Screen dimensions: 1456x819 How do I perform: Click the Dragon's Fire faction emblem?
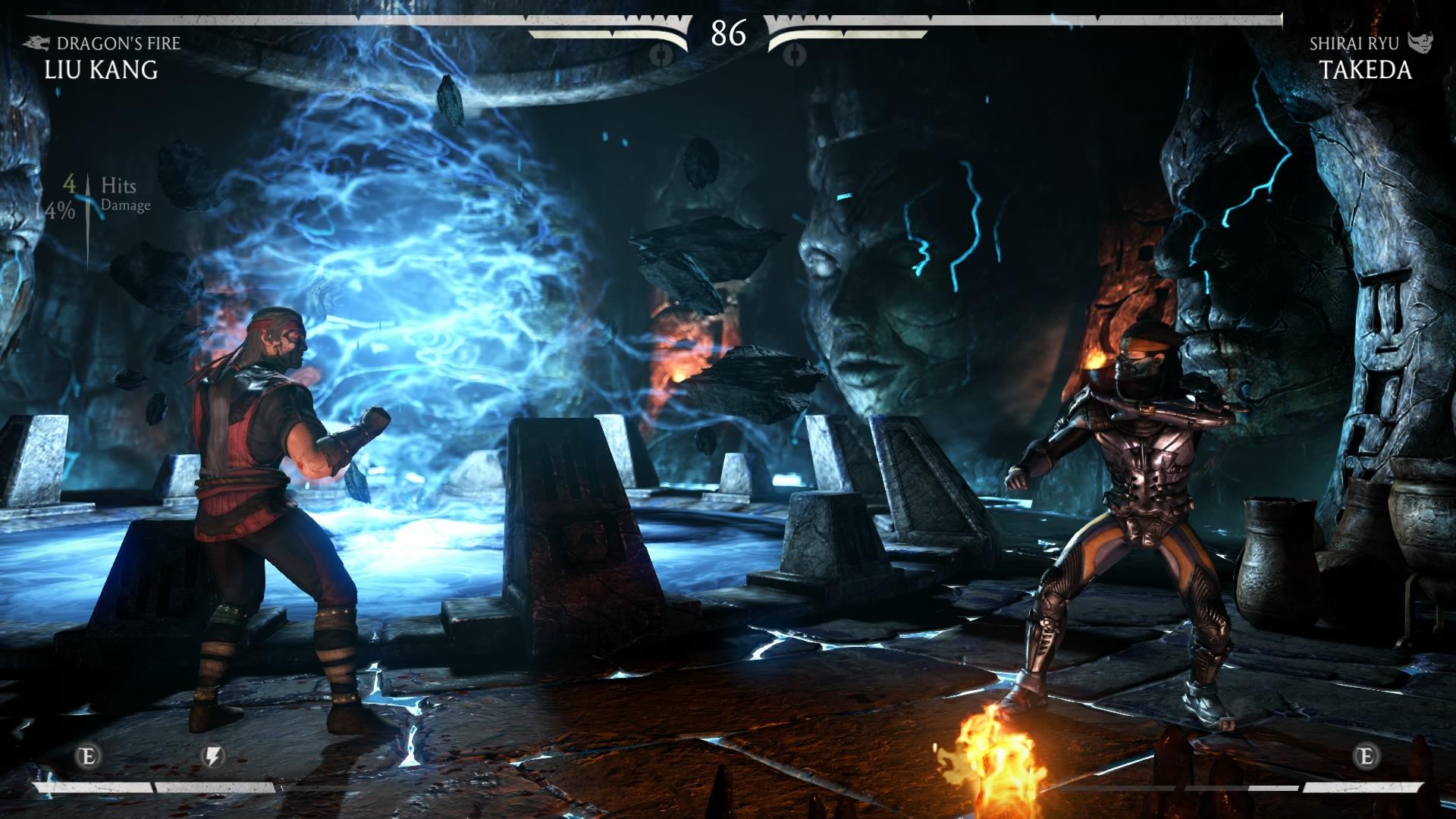click(x=34, y=44)
